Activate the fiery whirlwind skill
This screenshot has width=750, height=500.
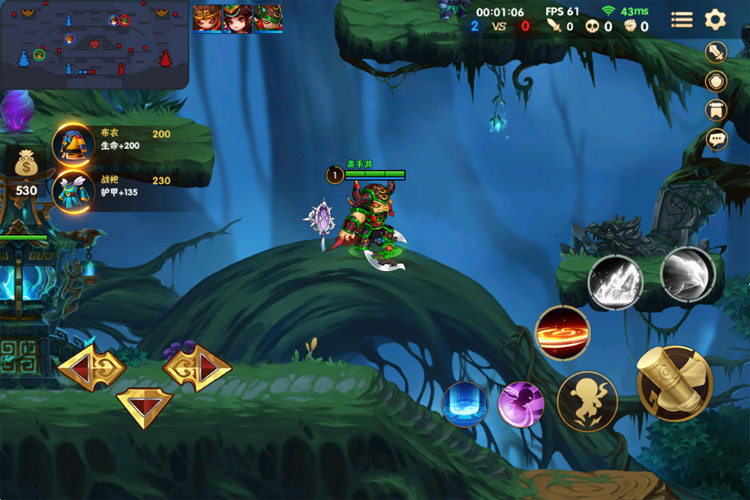pos(562,333)
